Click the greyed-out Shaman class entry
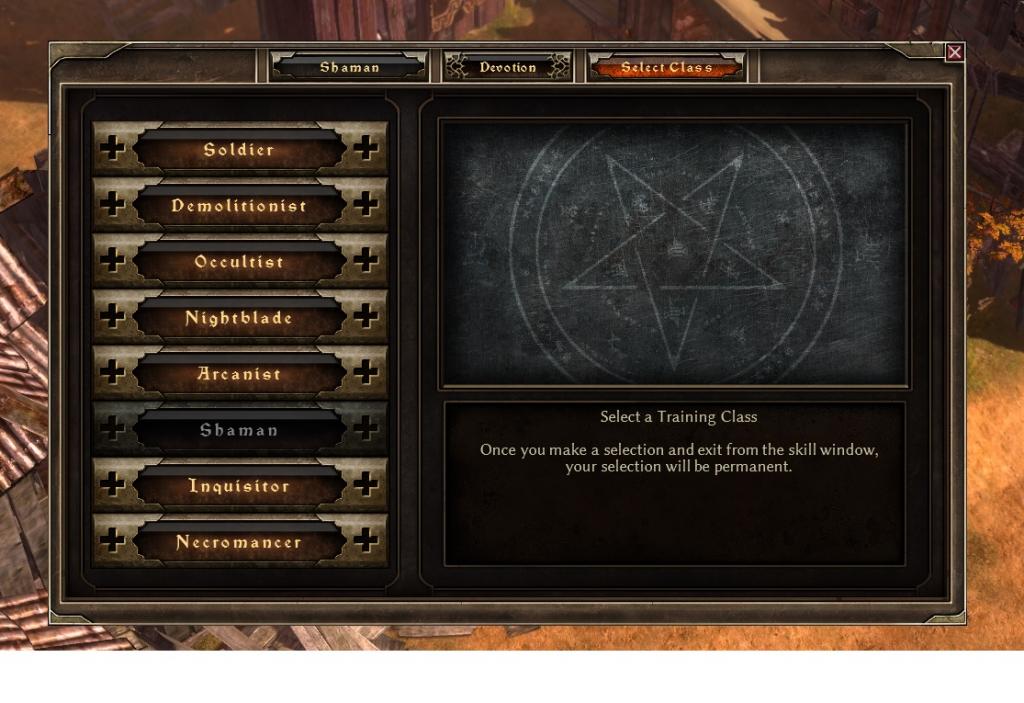 coord(239,430)
